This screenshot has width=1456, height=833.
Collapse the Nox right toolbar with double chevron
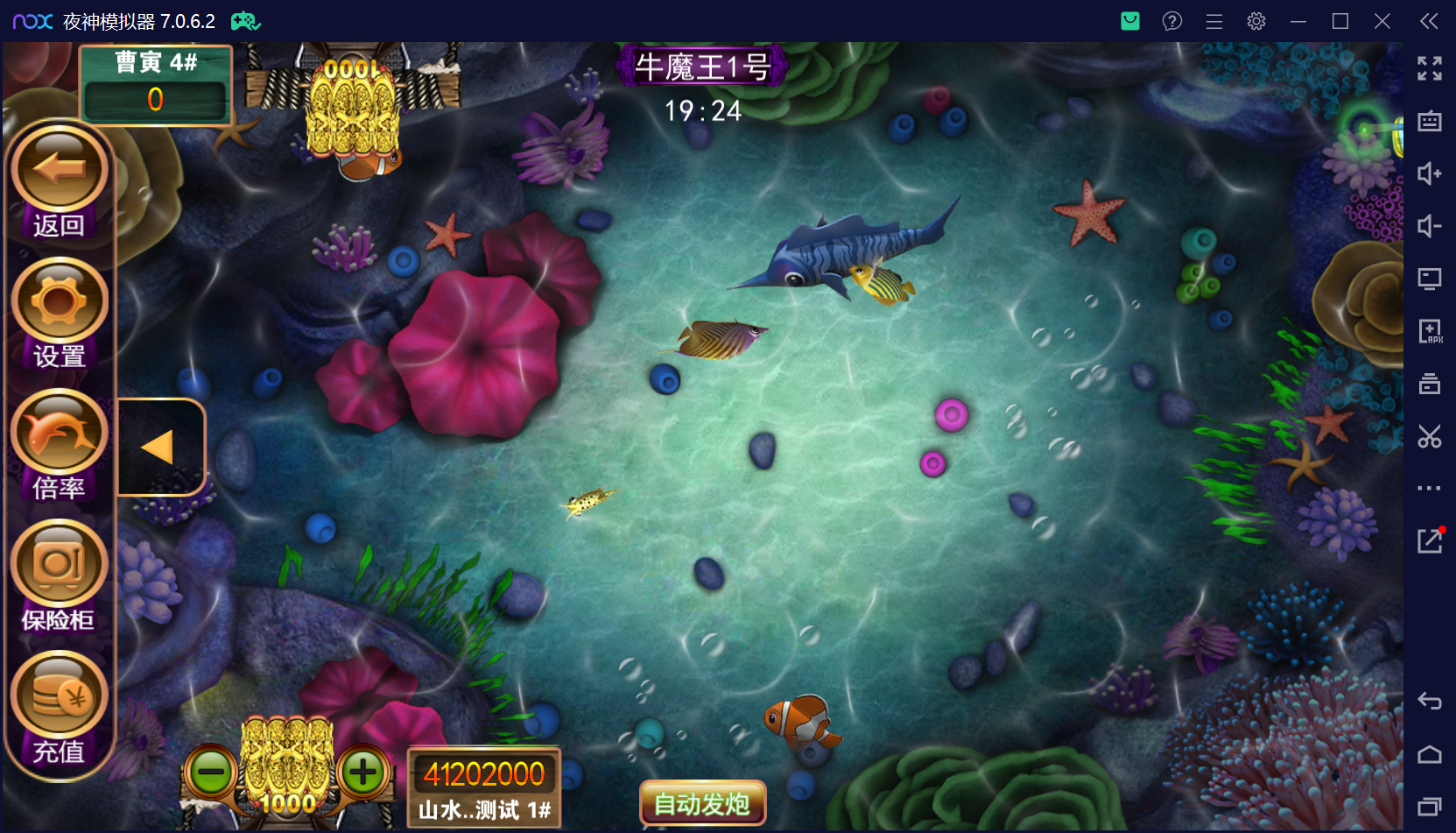(1430, 21)
